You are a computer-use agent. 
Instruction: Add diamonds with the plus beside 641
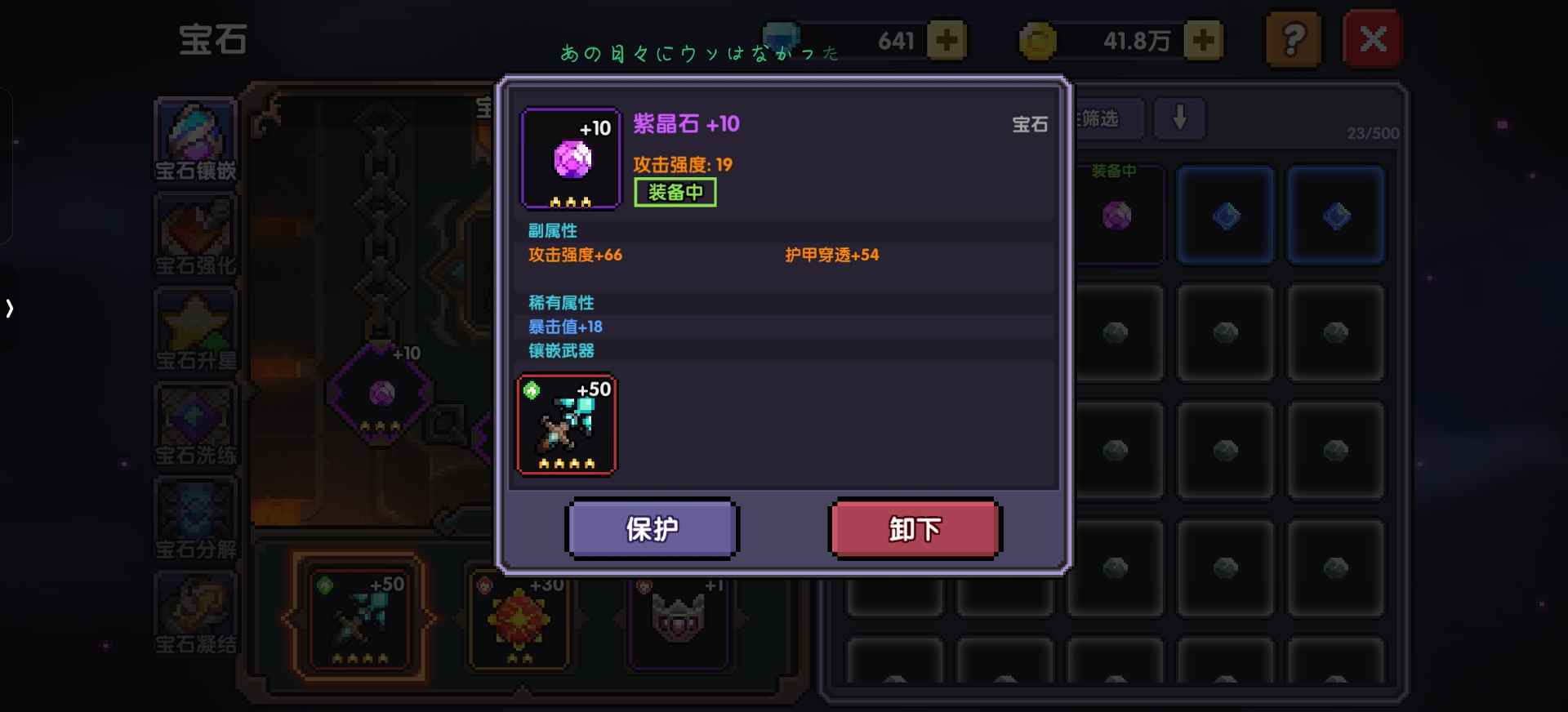tap(947, 39)
